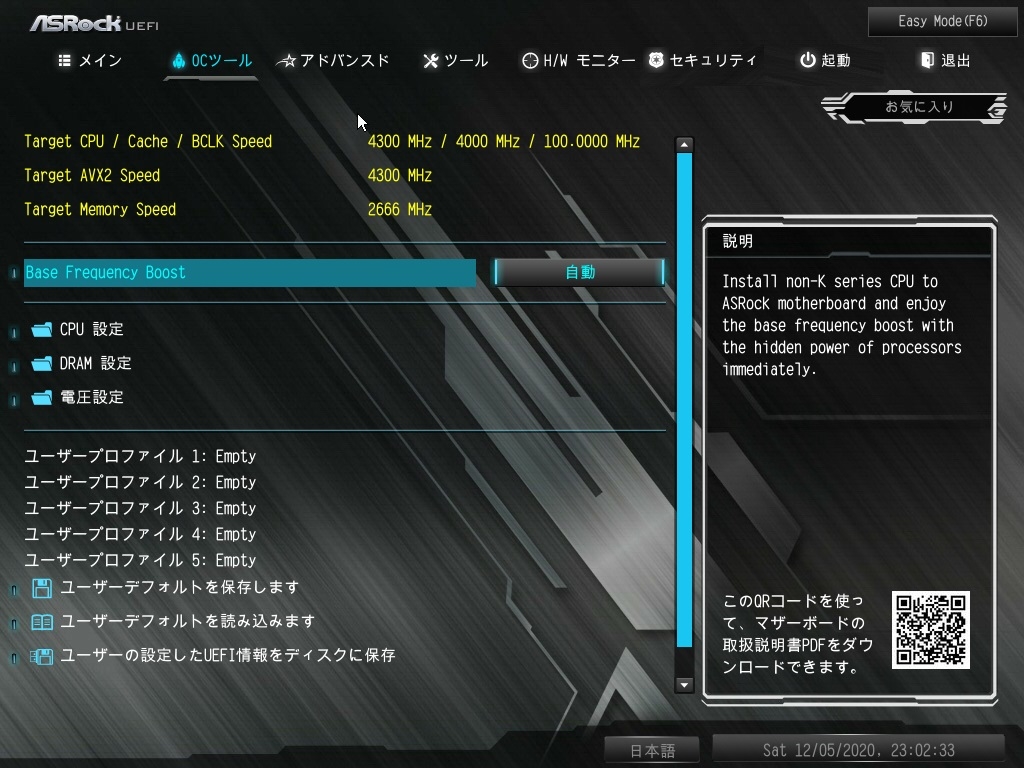Open the 起動 boot tab
1024x768 pixels.
pyautogui.click(x=825, y=61)
